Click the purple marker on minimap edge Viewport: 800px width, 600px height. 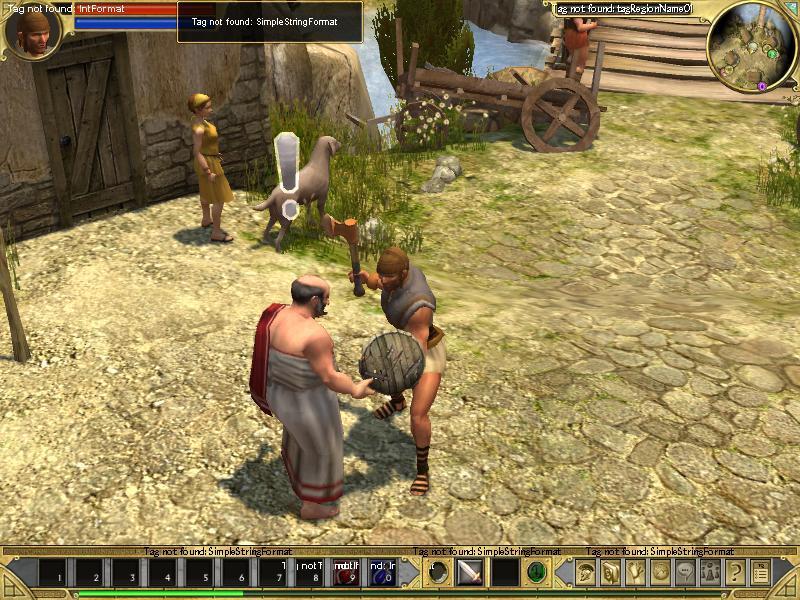[x=762, y=87]
